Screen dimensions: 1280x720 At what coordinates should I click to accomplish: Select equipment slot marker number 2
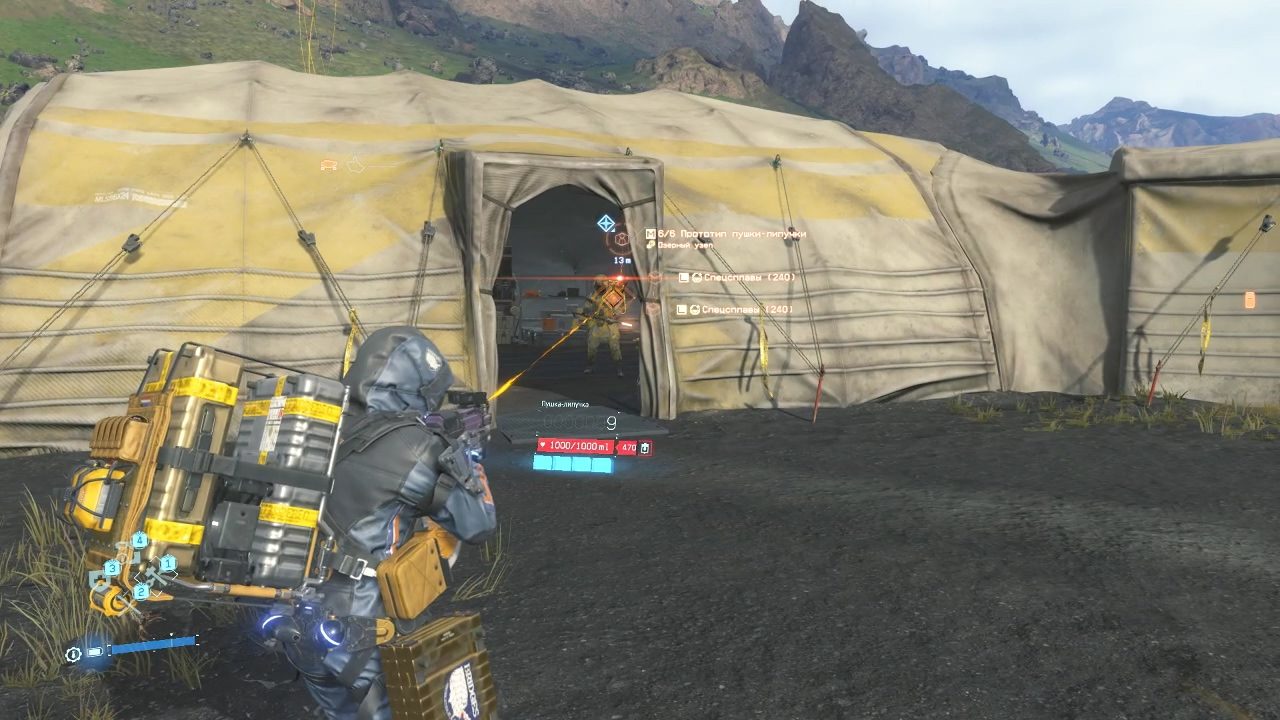(x=142, y=591)
